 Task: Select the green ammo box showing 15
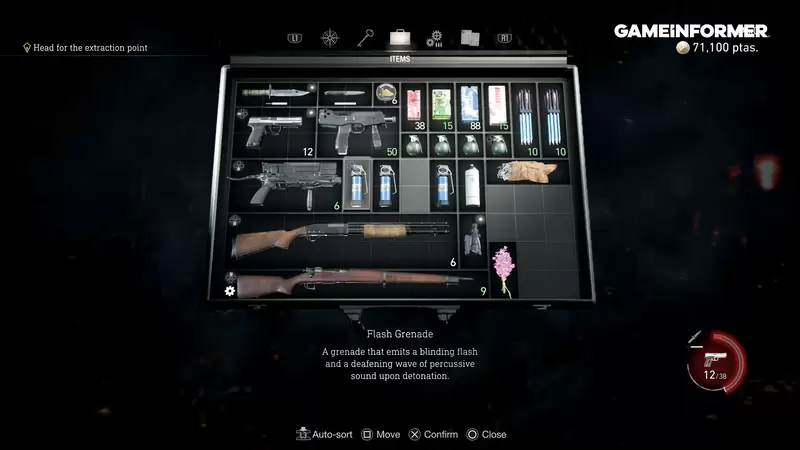click(441, 107)
